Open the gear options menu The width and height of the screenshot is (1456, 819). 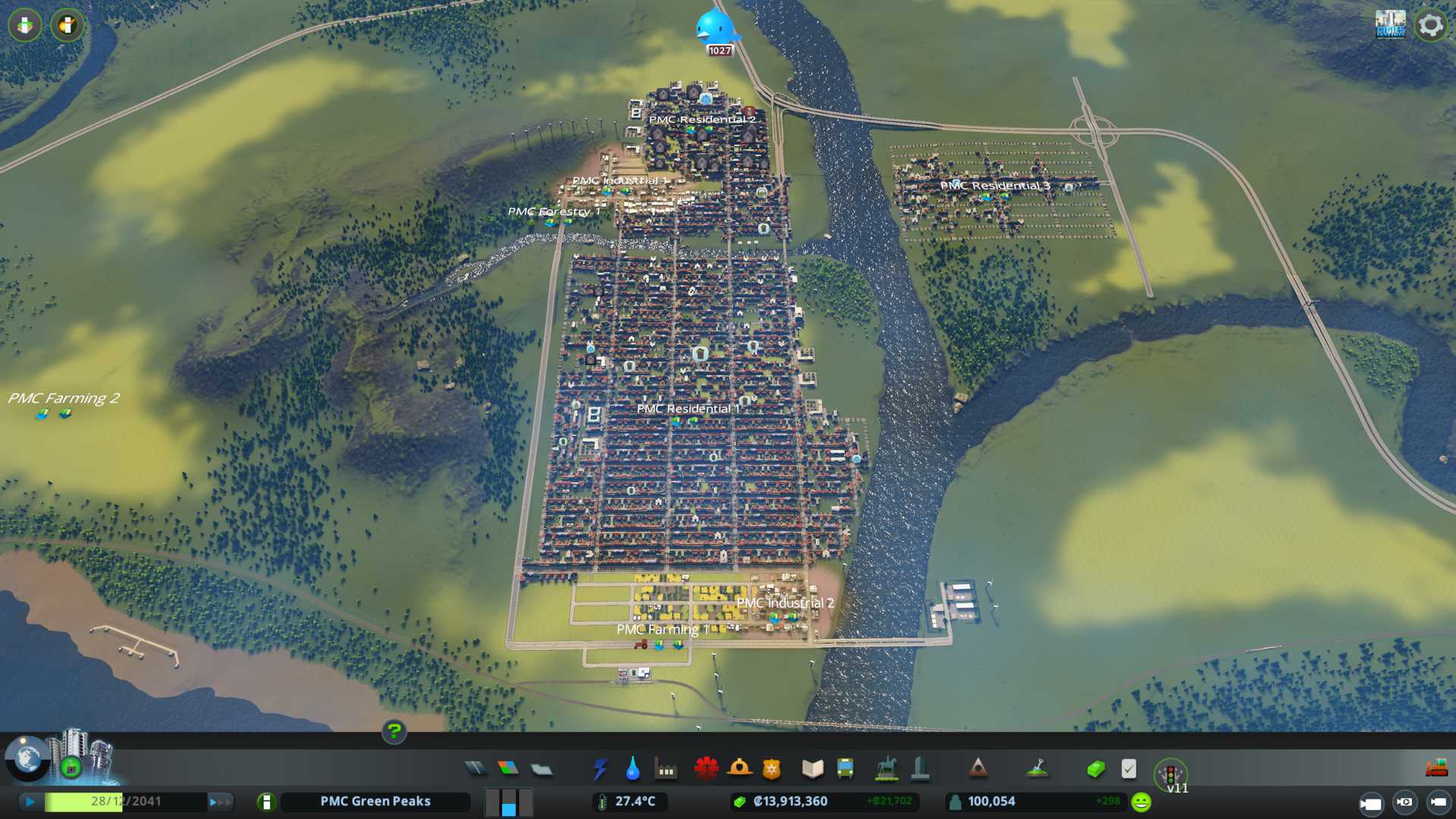1430,25
